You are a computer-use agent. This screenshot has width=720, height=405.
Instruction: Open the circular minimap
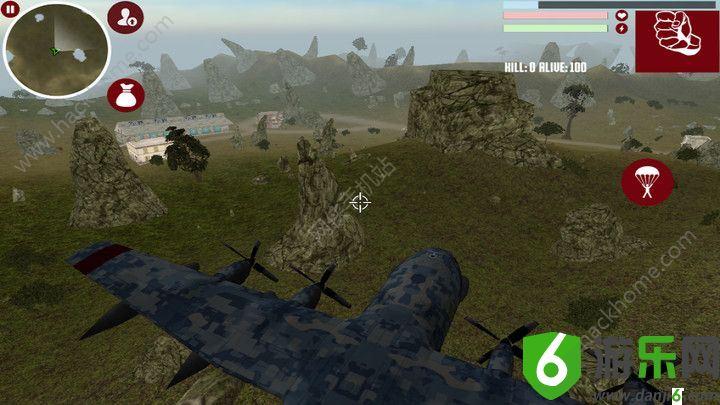point(56,48)
